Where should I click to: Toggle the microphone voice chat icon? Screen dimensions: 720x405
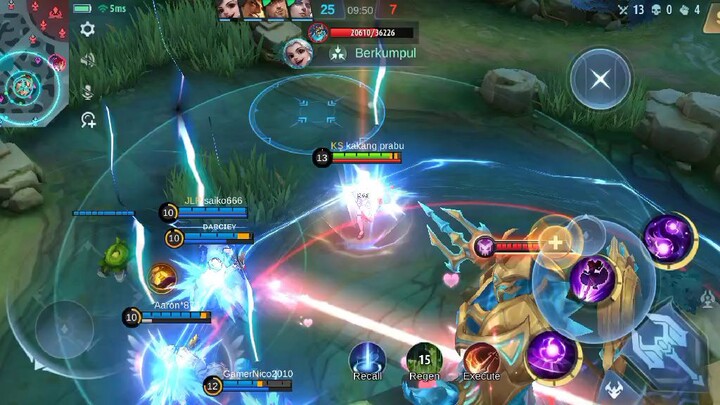coord(88,91)
